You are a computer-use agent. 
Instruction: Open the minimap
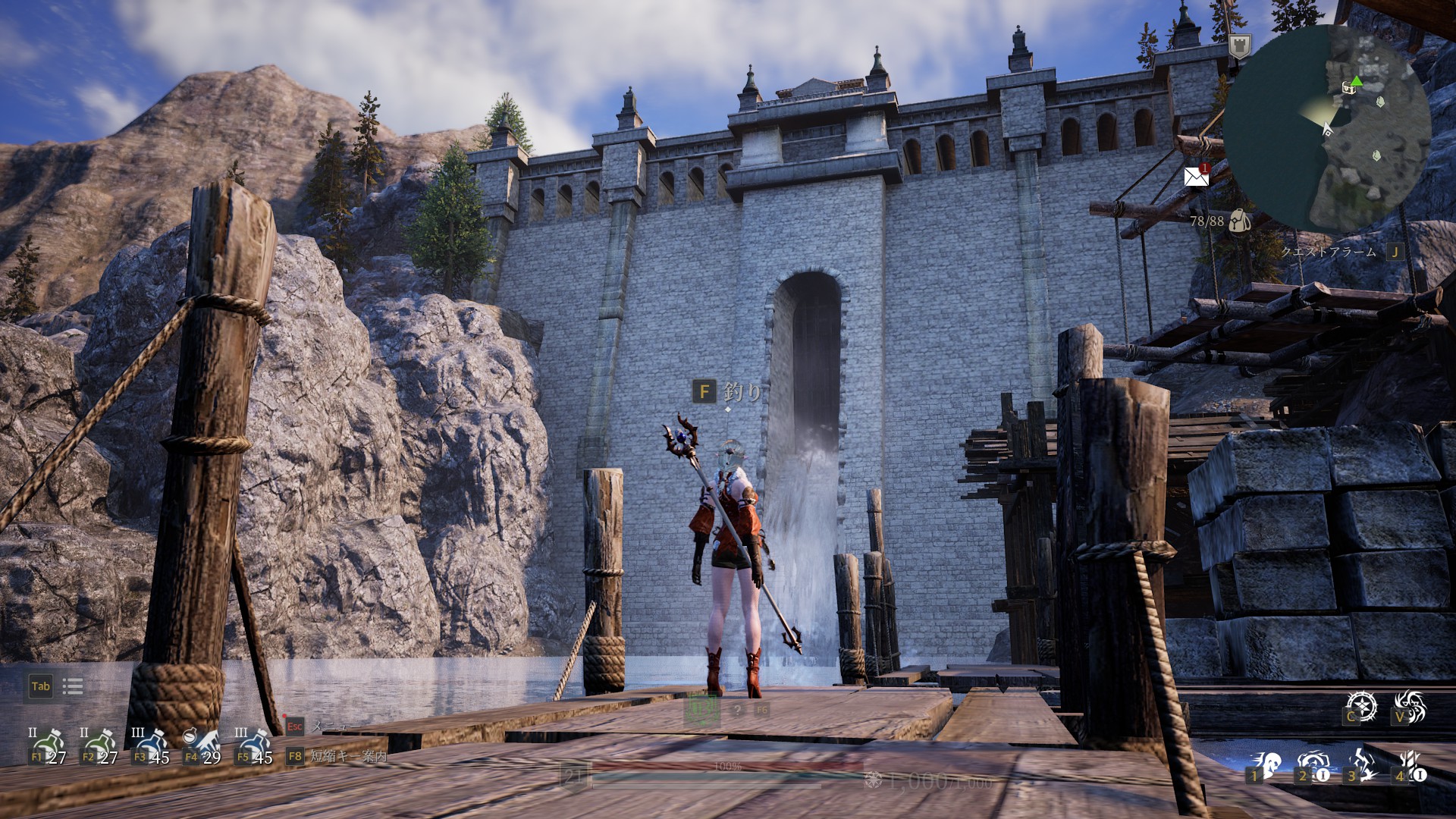tap(1327, 127)
